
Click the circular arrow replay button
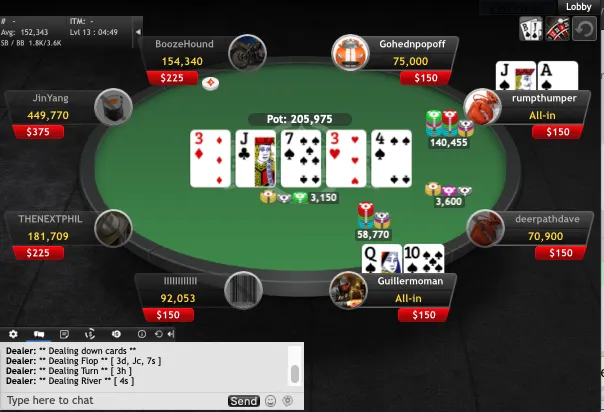coord(584,30)
